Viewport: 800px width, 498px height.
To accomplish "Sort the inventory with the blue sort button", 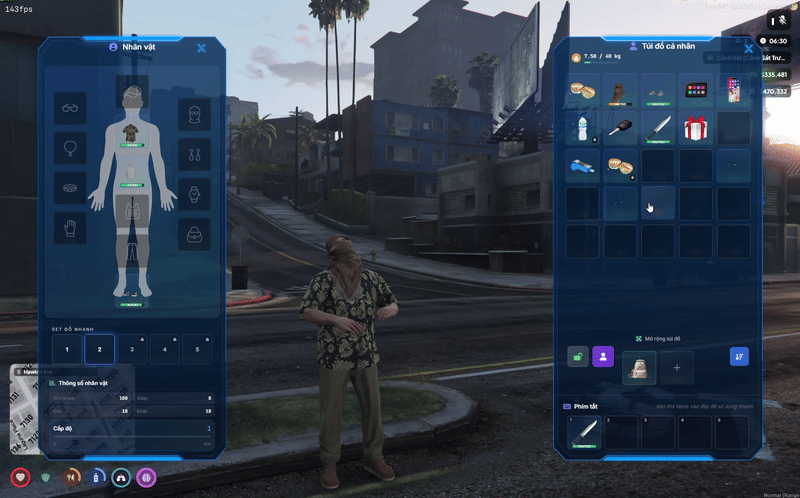I will click(738, 356).
